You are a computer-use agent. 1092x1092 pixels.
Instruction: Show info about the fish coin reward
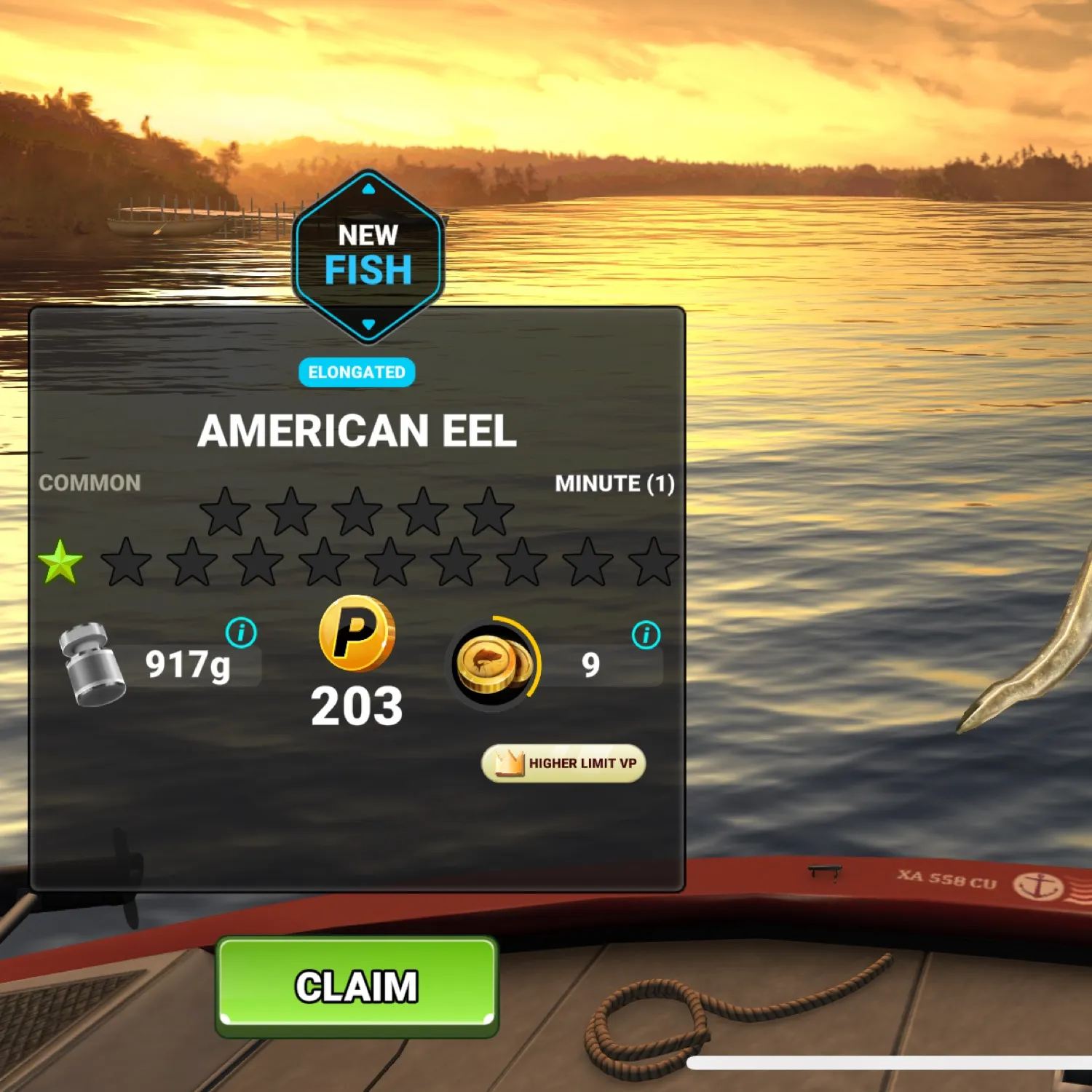[646, 635]
